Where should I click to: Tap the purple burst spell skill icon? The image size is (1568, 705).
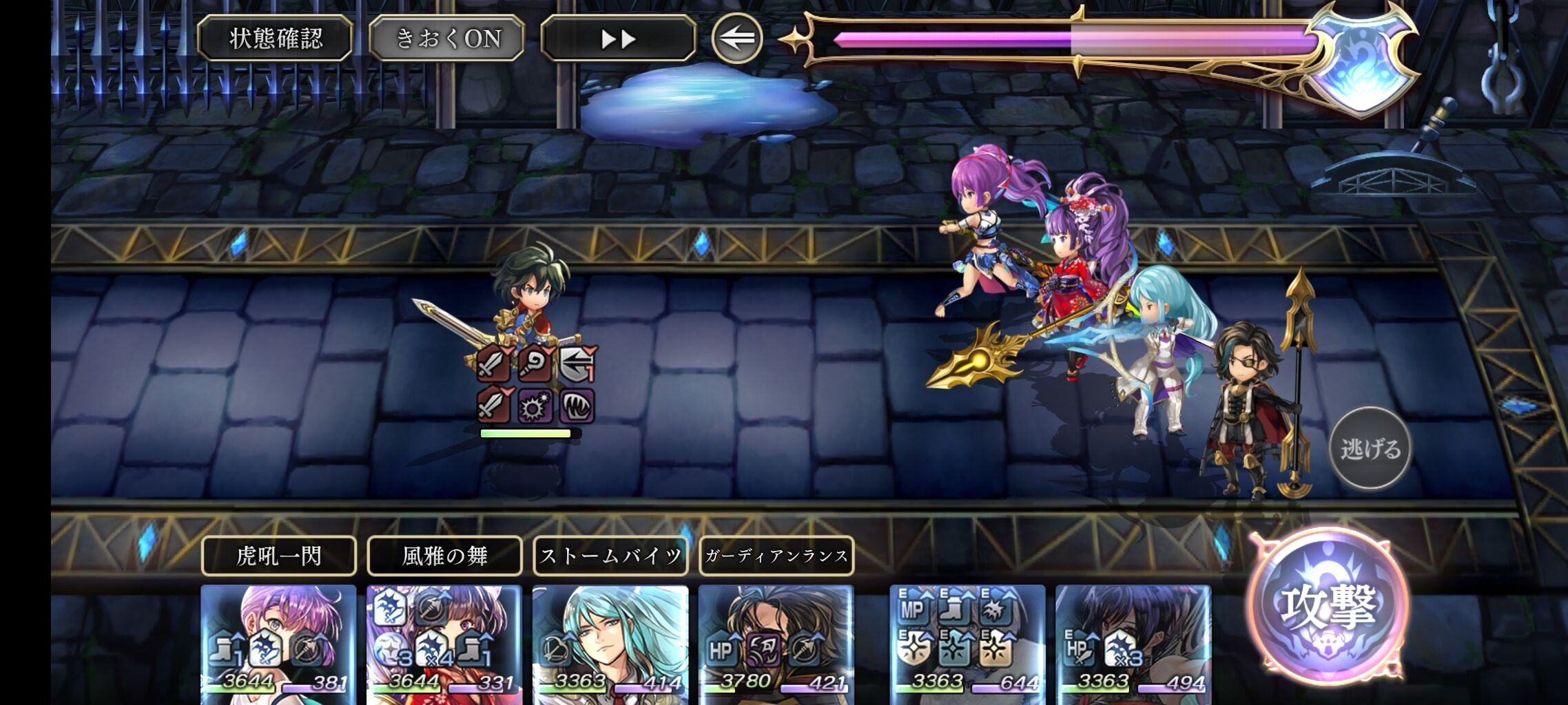534,408
